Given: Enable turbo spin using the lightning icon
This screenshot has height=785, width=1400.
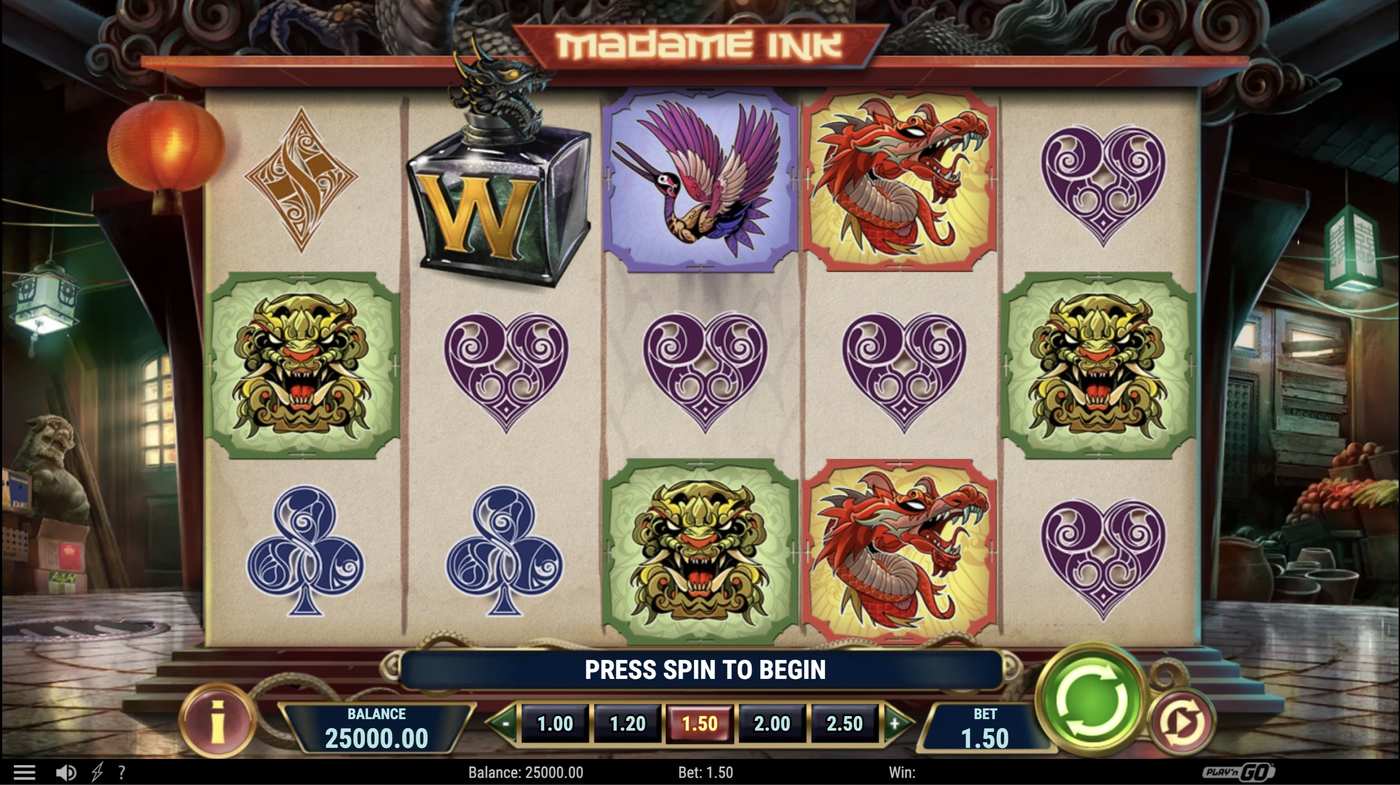Looking at the screenshot, I should 96,771.
